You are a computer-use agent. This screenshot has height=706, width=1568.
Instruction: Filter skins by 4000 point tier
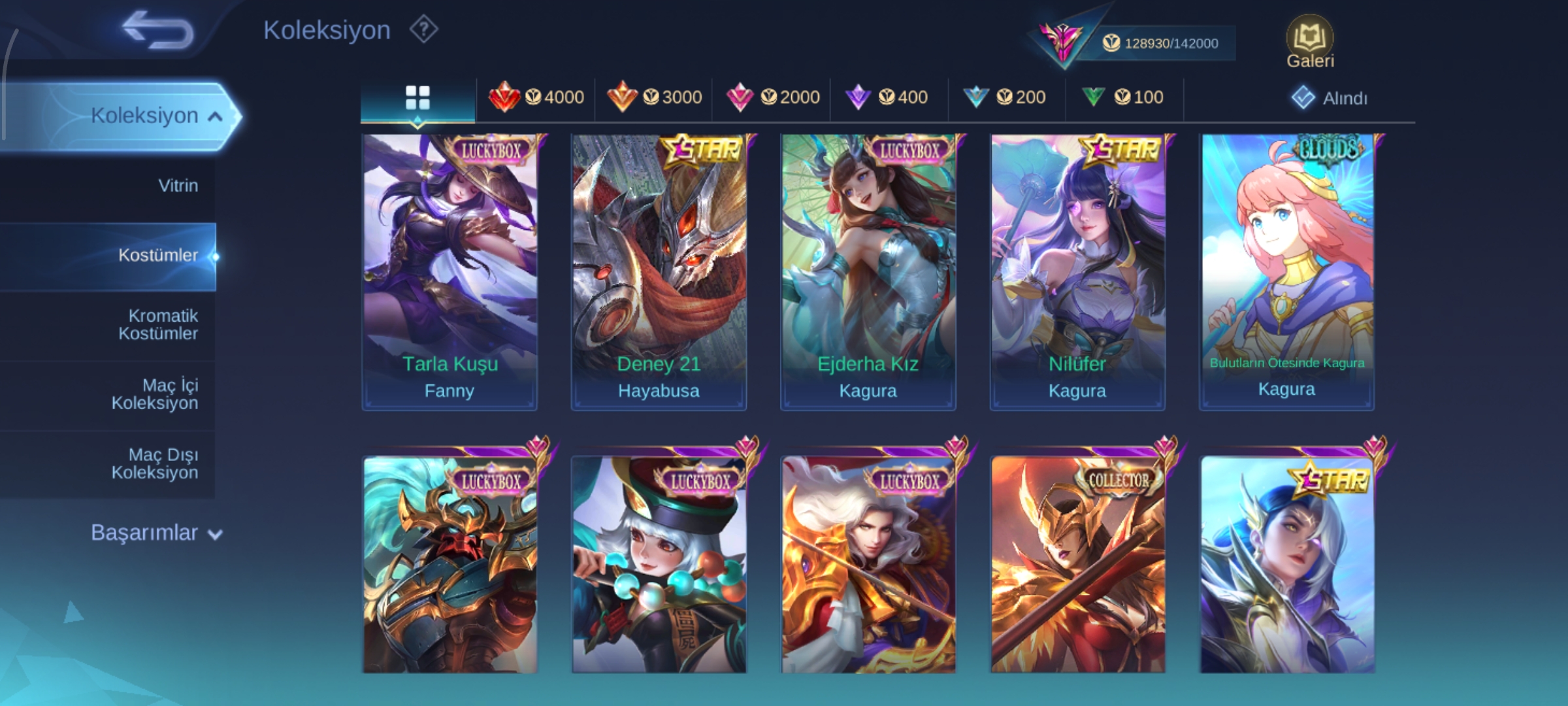point(536,98)
